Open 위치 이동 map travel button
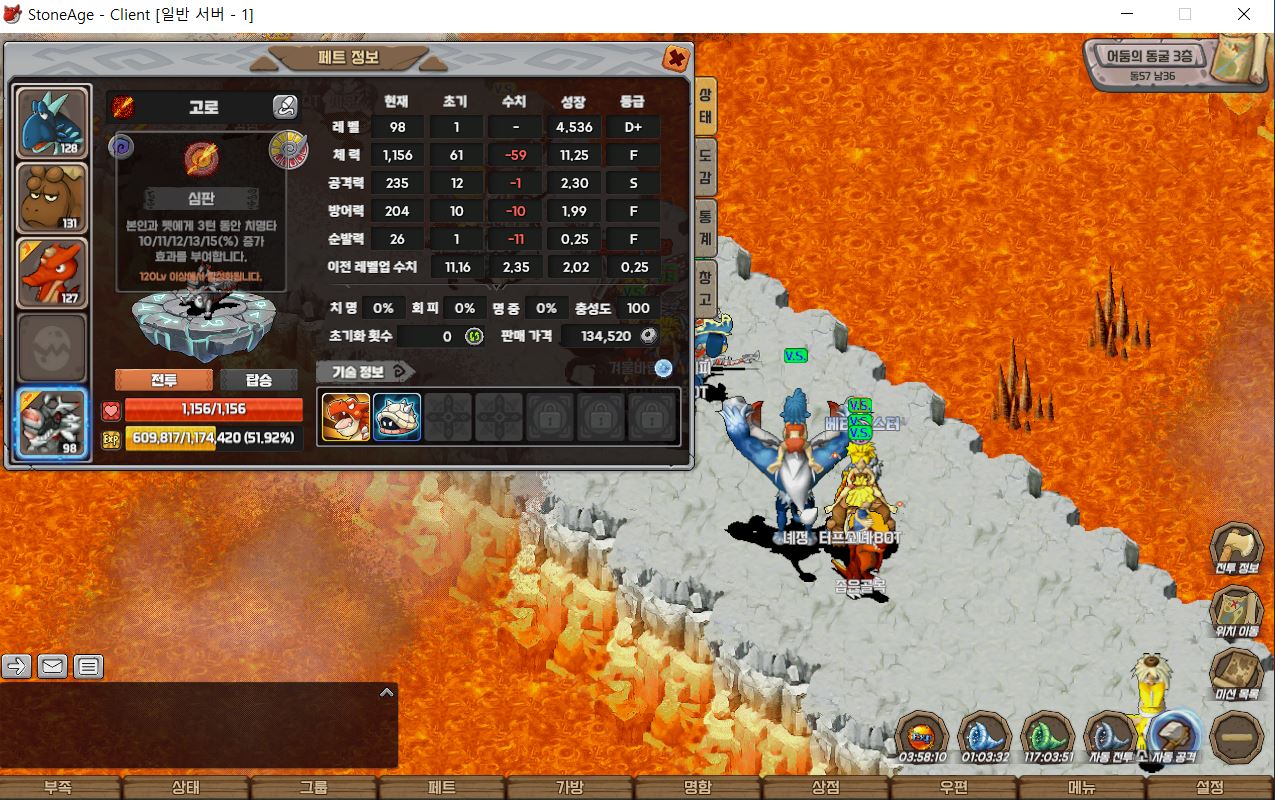 [x=1236, y=610]
